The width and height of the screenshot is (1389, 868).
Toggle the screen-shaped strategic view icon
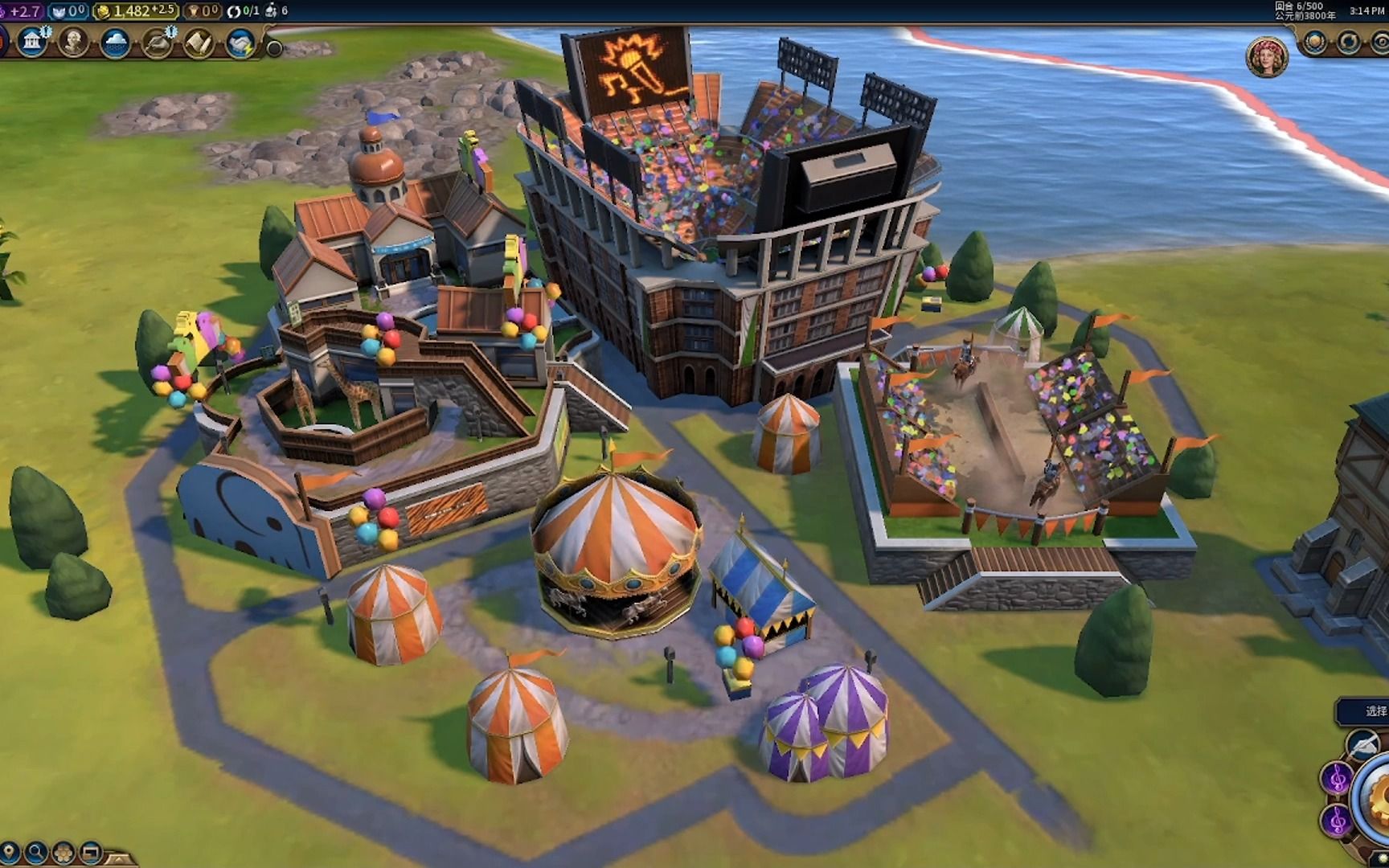91,852
